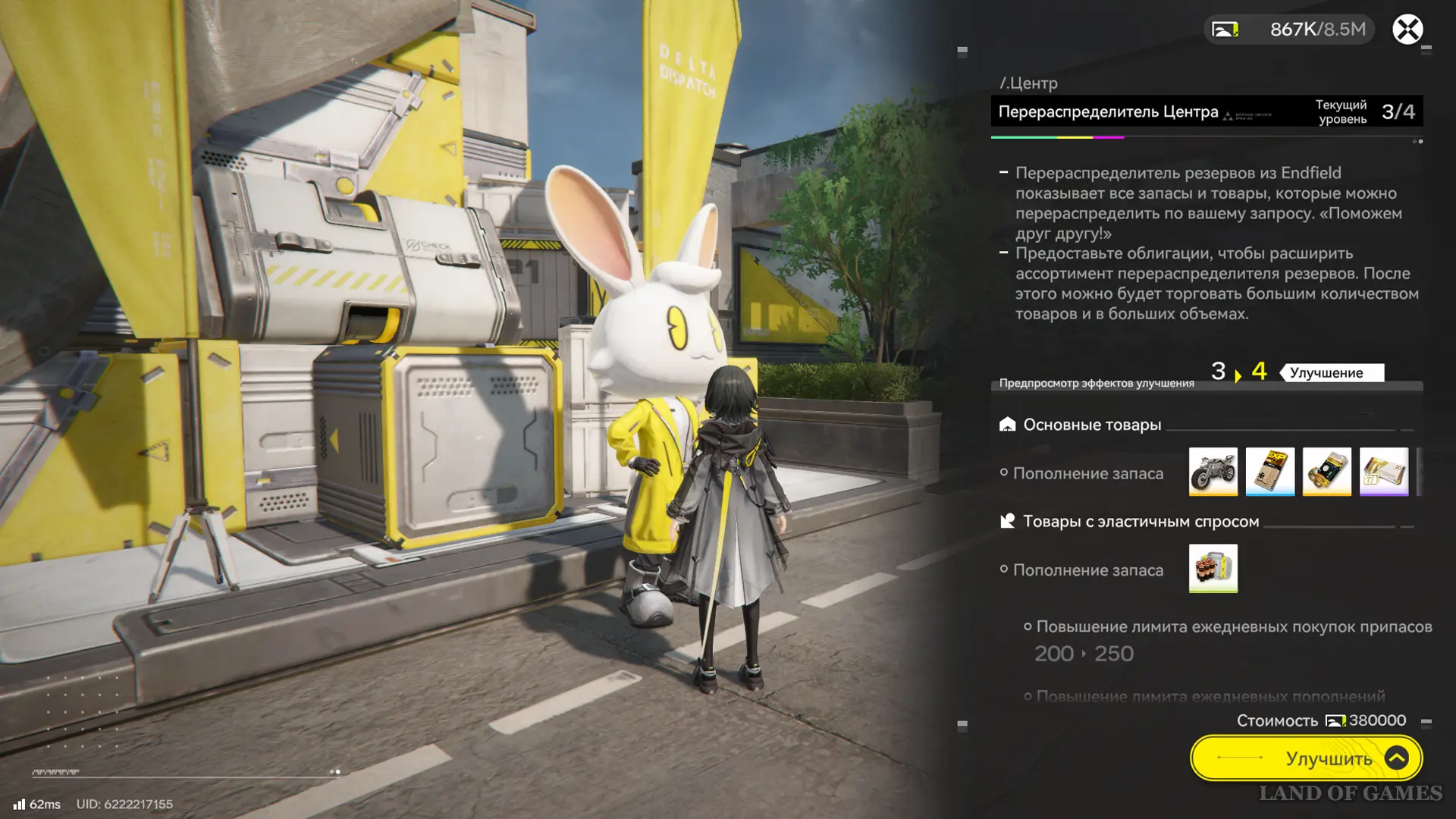Select the EXP booklet item
Image resolution: width=1456 pixels, height=819 pixels.
coord(1269,472)
